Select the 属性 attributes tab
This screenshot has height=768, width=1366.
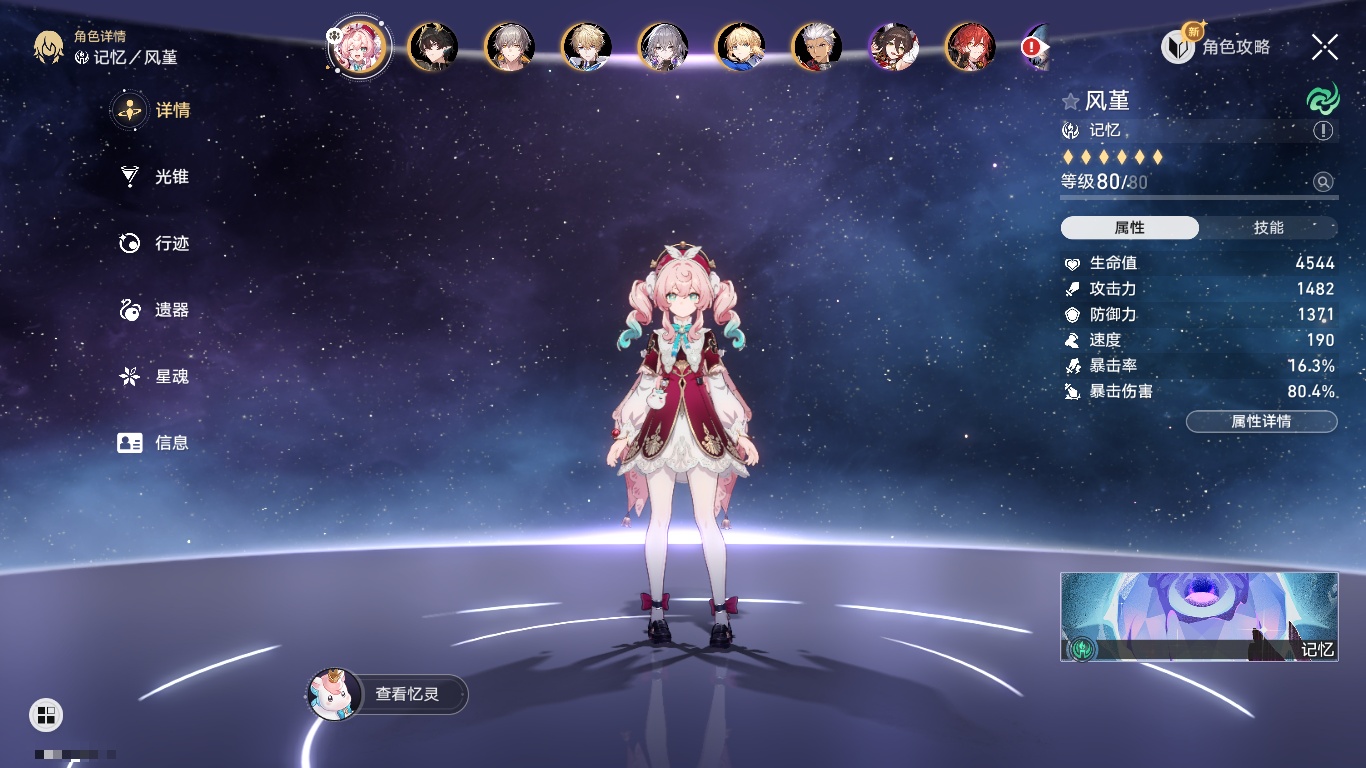pos(1130,228)
